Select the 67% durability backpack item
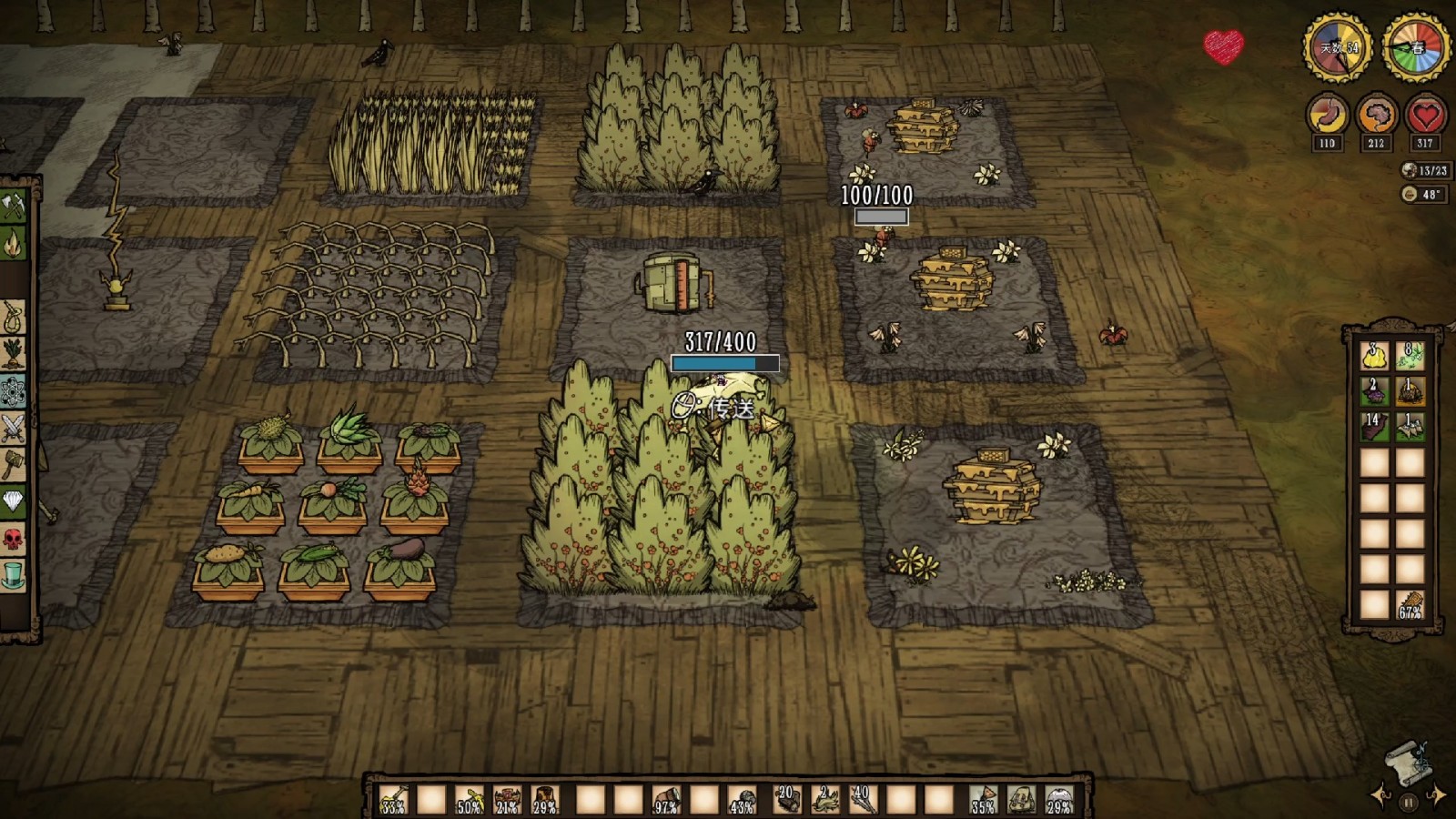Viewport: 1456px width, 819px height. pos(1410,604)
